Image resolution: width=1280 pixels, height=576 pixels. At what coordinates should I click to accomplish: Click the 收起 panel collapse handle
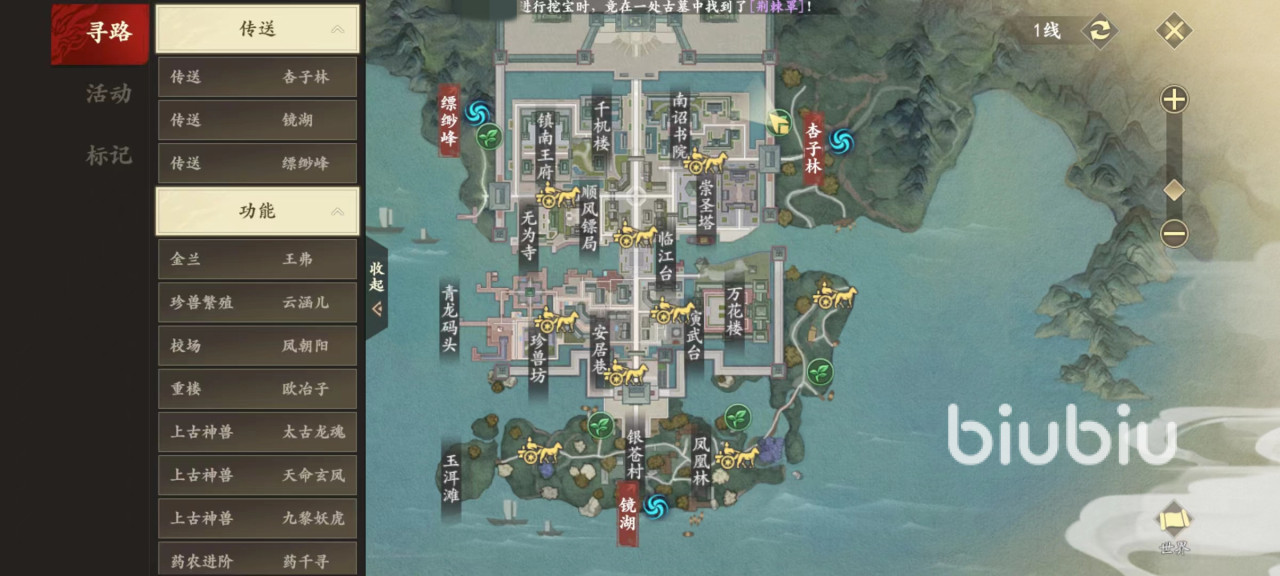377,288
